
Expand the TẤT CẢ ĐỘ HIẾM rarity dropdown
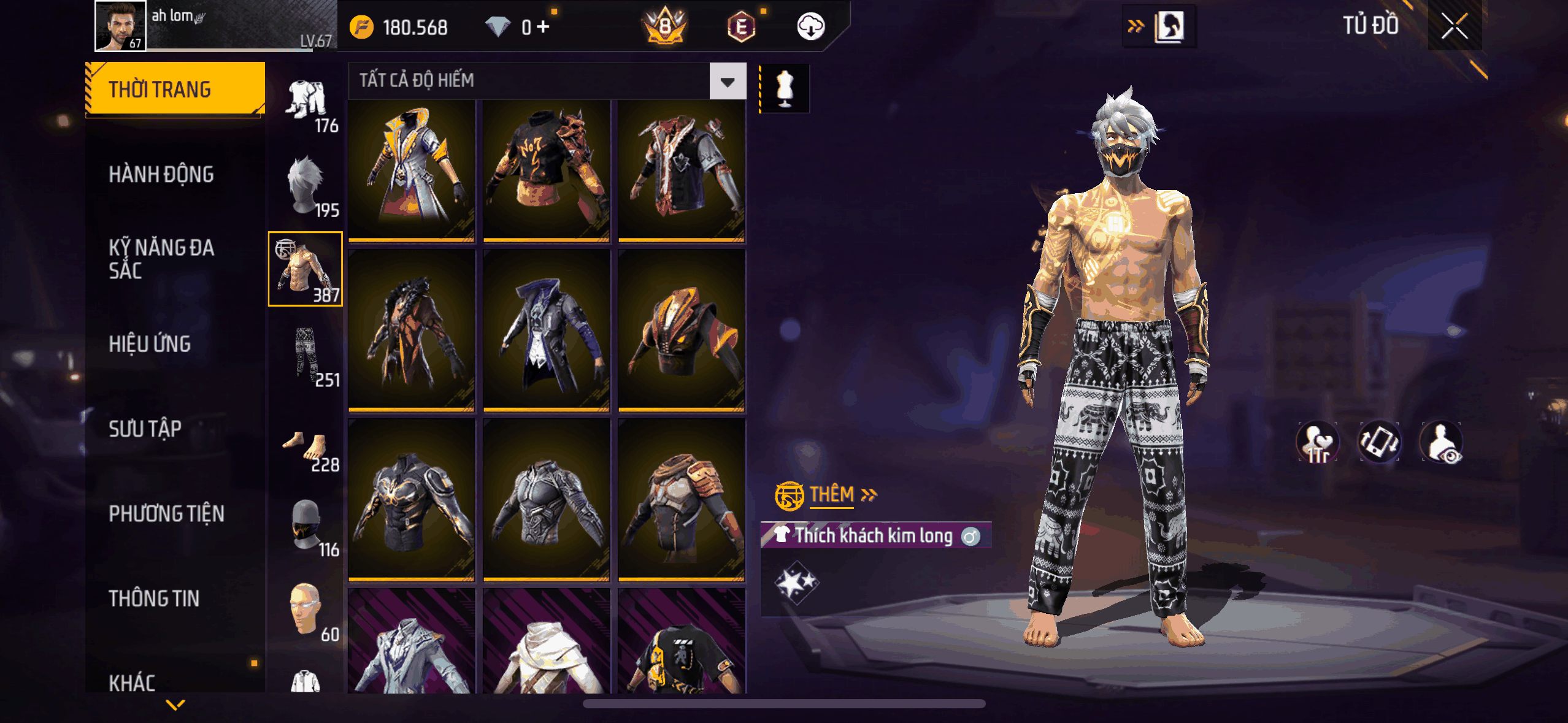[x=728, y=82]
